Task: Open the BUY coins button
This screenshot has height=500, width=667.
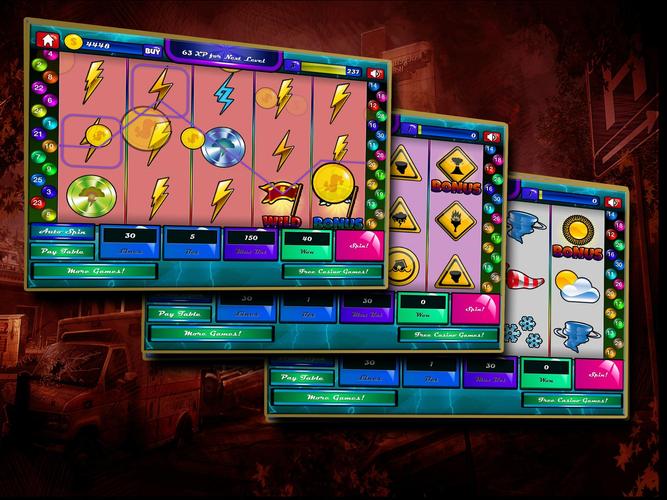Action: click(152, 48)
